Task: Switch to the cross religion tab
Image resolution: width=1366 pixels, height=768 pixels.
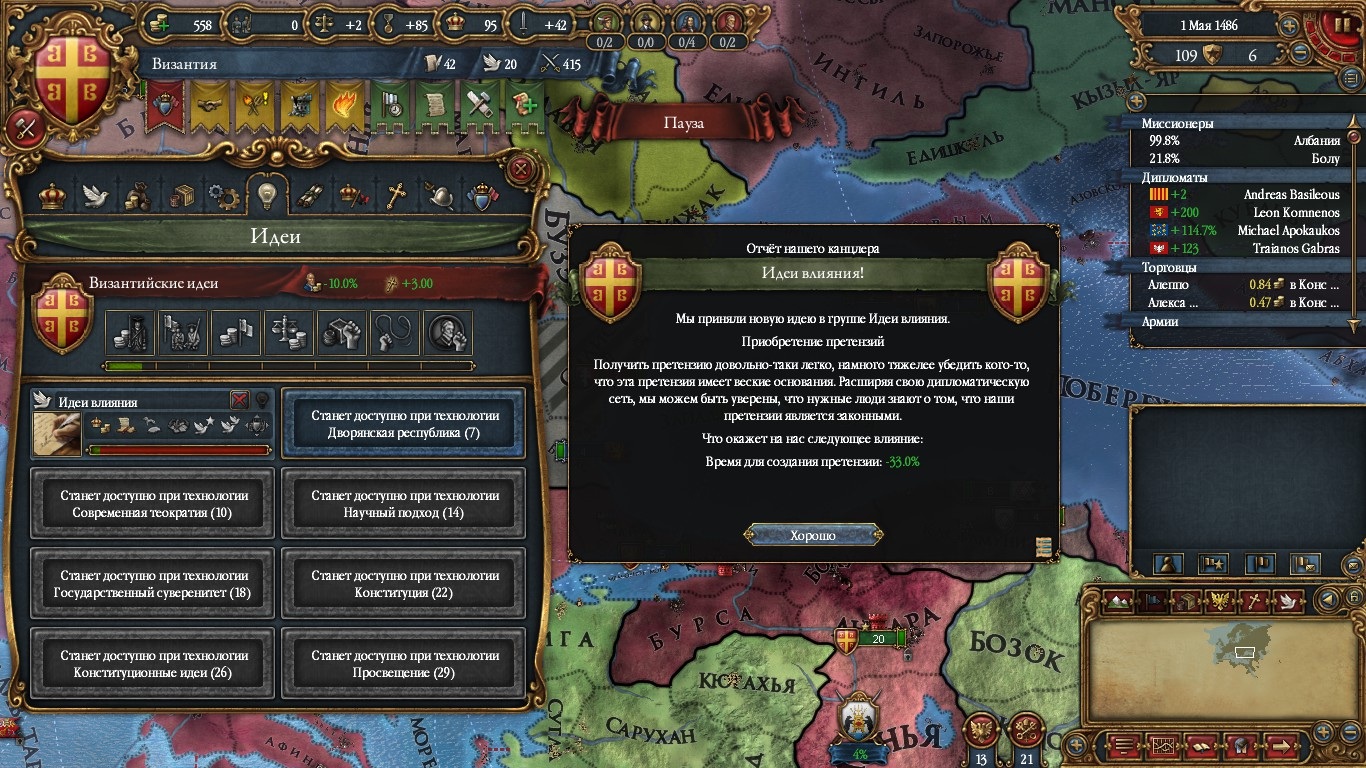Action: 397,194
